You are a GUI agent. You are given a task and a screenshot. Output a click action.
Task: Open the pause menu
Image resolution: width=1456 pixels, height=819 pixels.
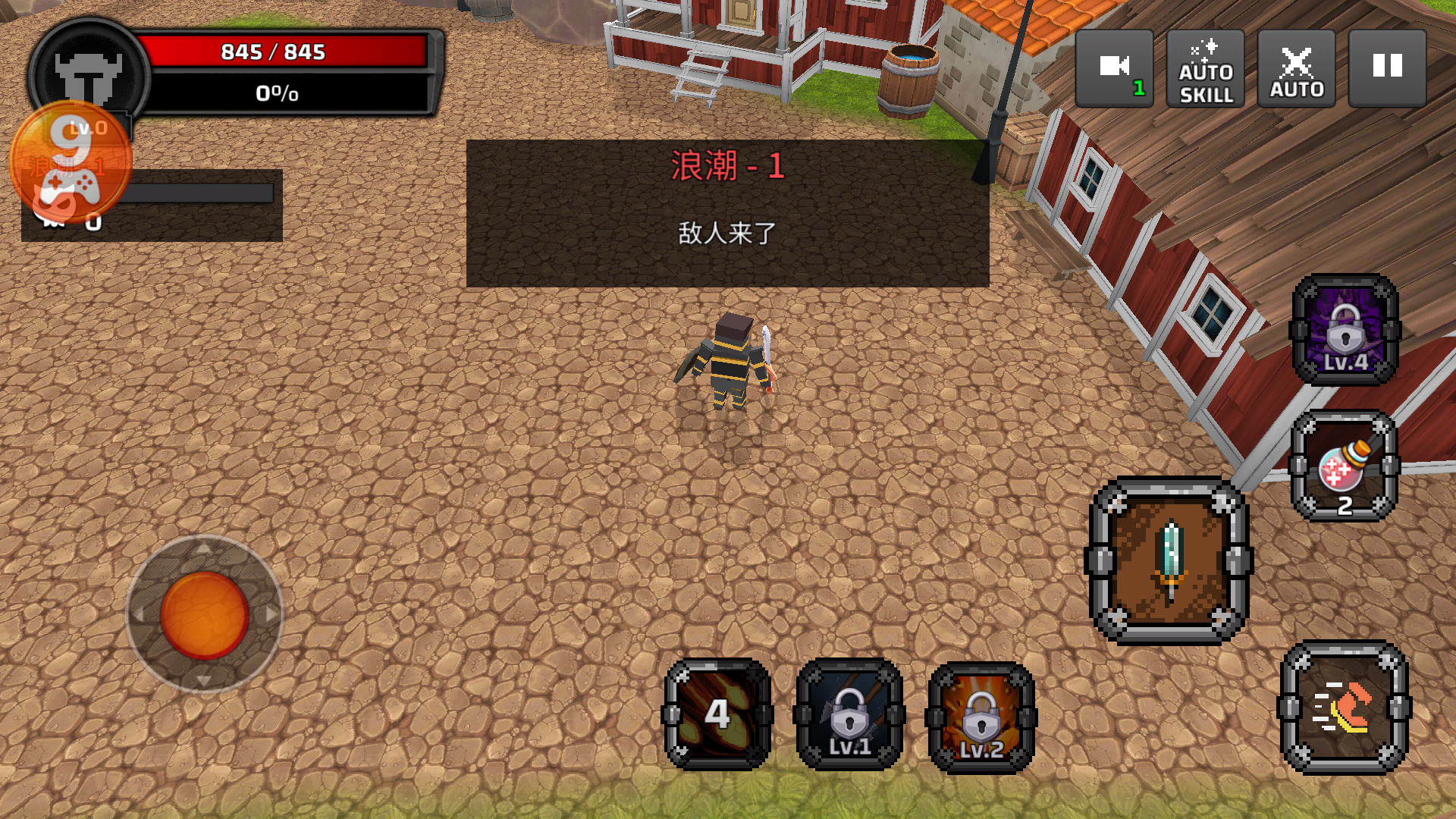tap(1386, 67)
